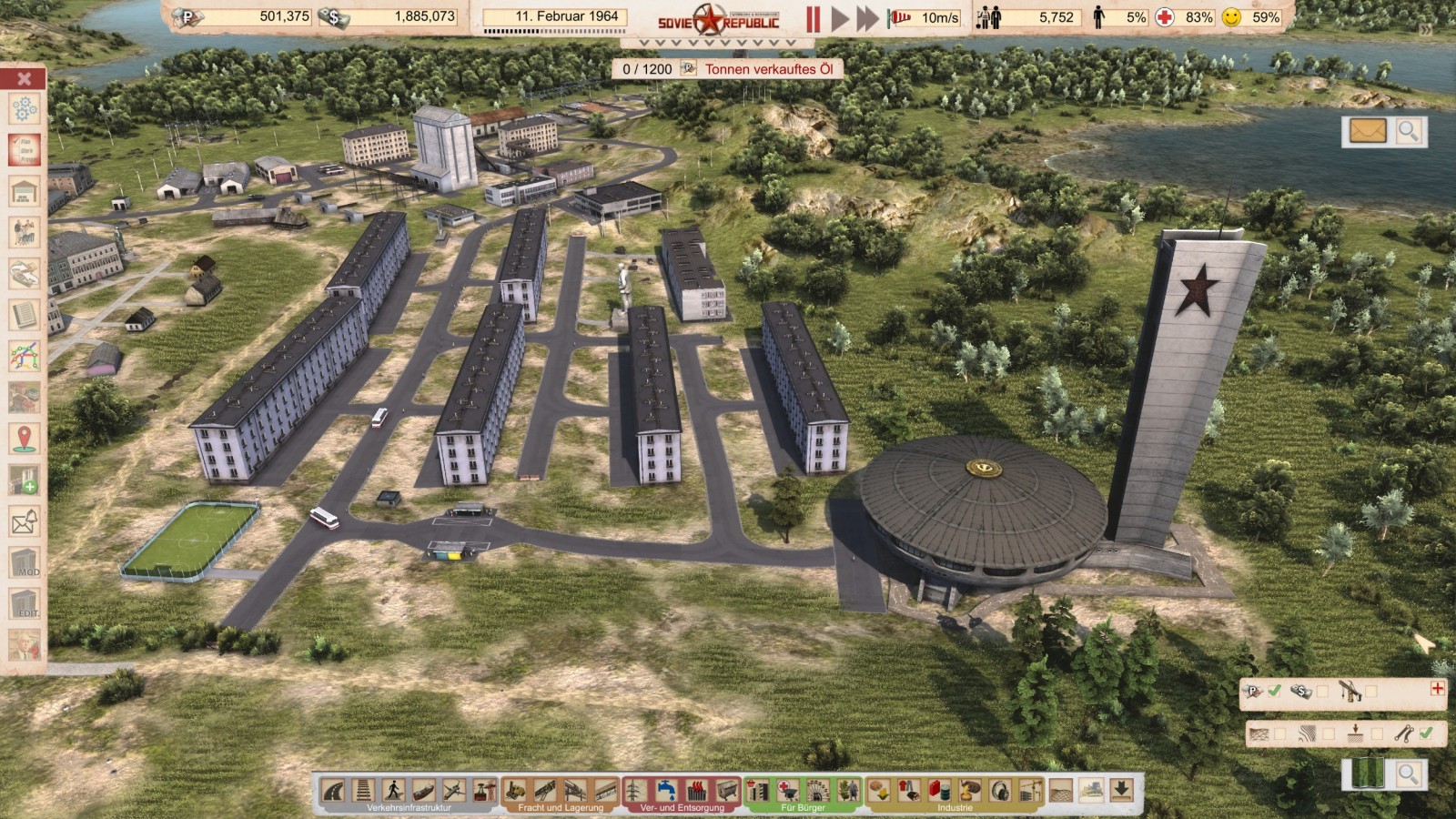Image resolution: width=1456 pixels, height=819 pixels.
Task: Open the location pin marker tool
Action: (x=25, y=438)
